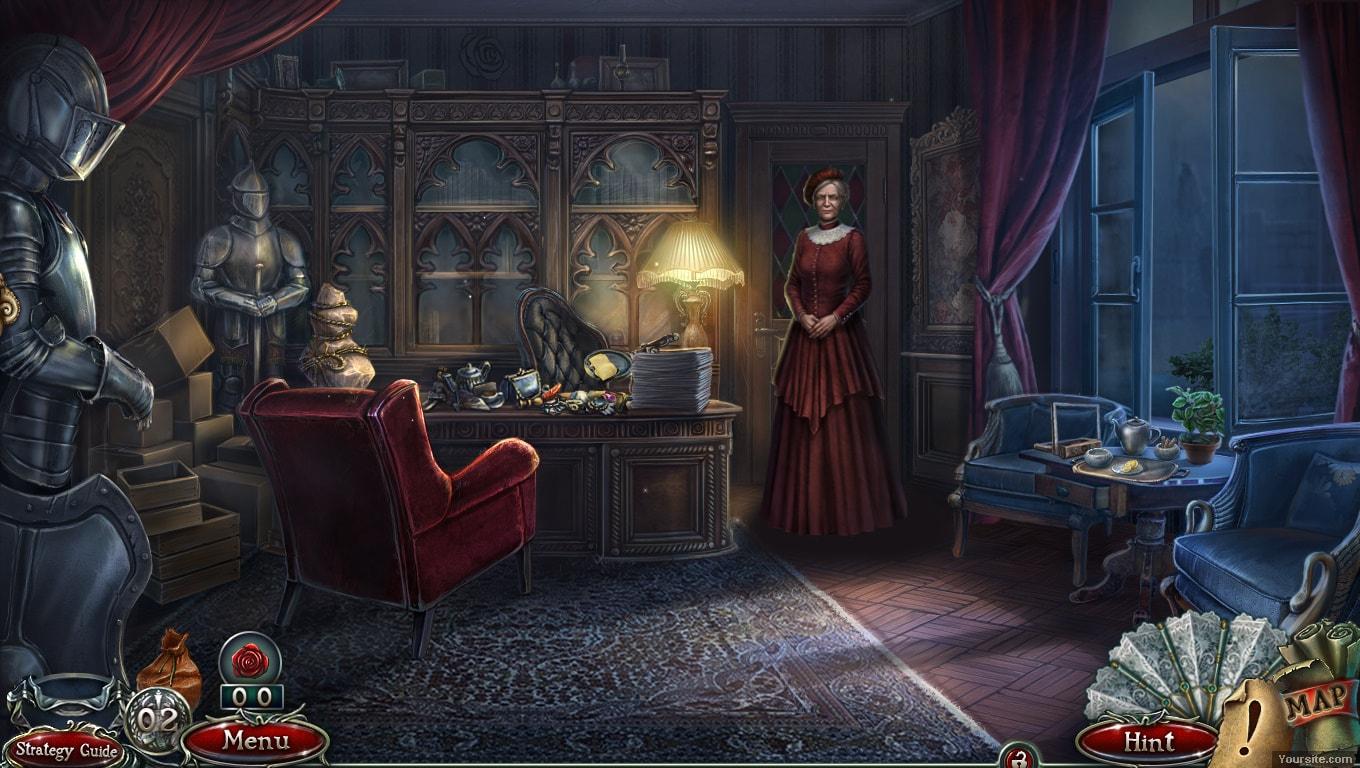Screen dimensions: 1360x768
Task: Click the red rose collectible icon
Action: 250,660
